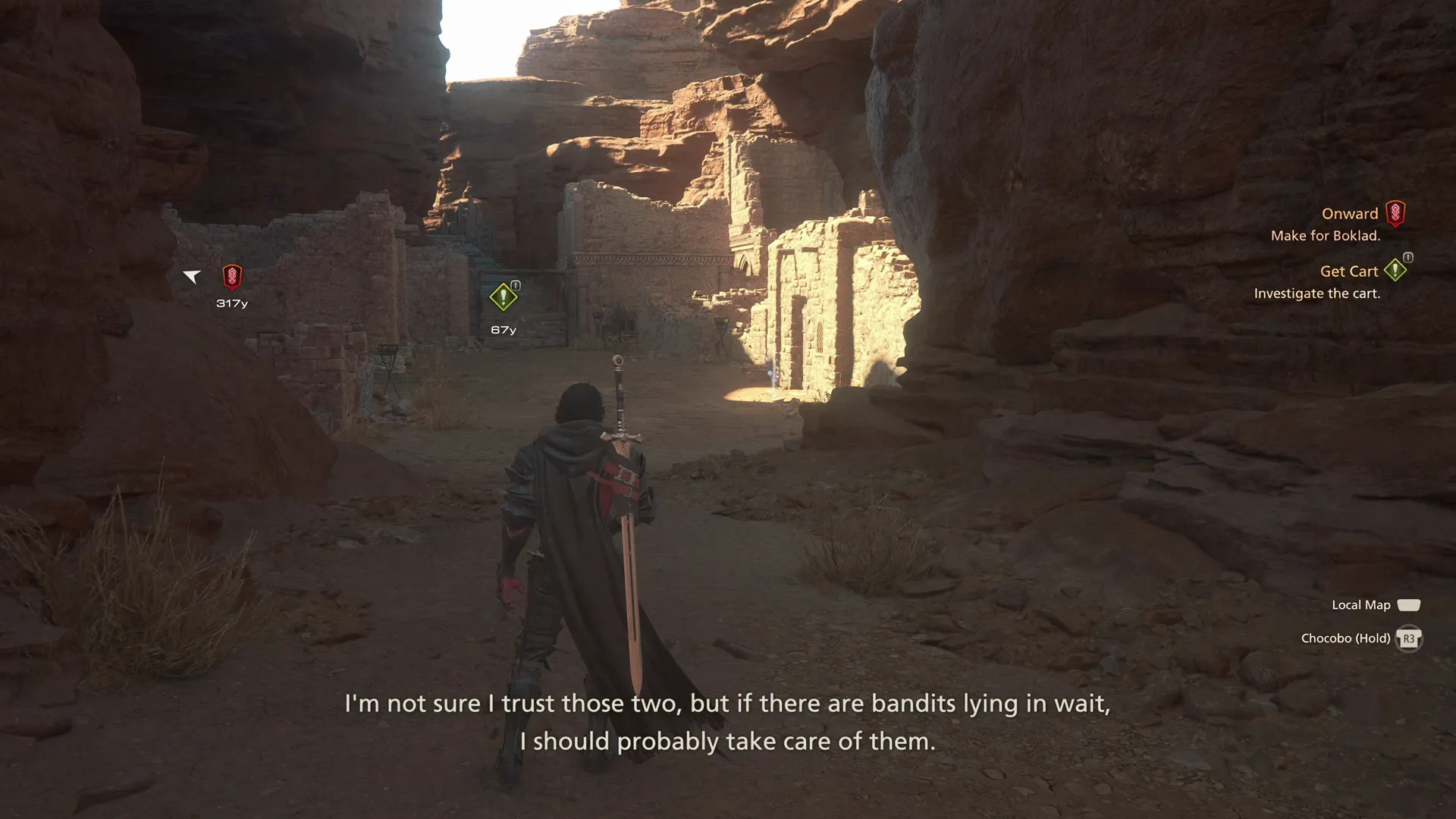Click the exclamation badge on Get Cart icon

coord(1409,259)
